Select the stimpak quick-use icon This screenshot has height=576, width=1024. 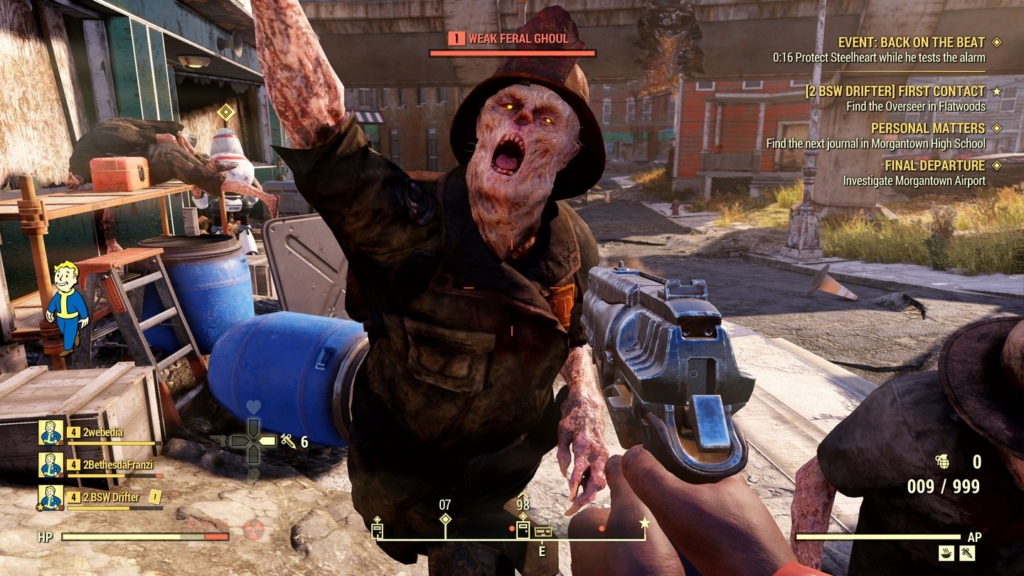tap(290, 441)
